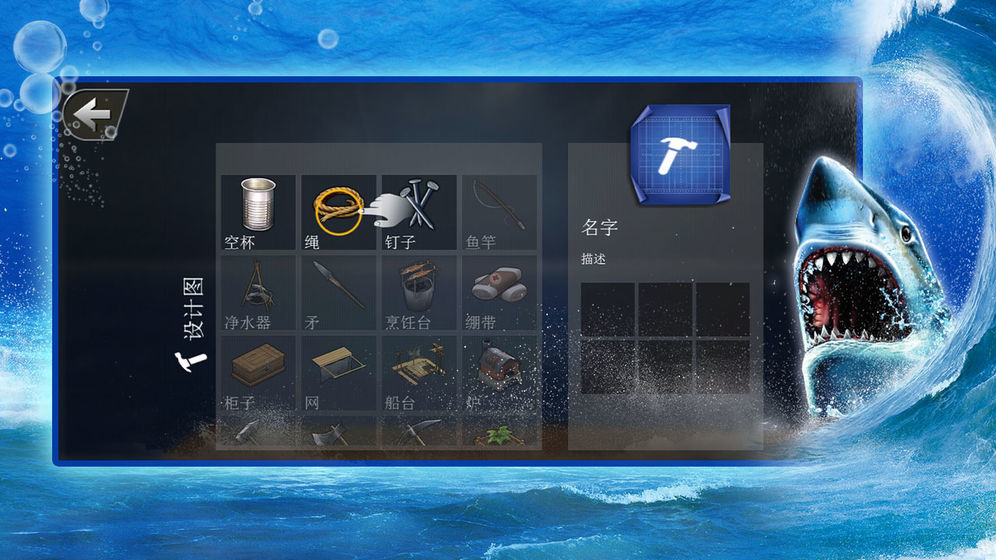The image size is (996, 560).
Task: Pick the nails (钉子) blueprint
Action: point(419,211)
